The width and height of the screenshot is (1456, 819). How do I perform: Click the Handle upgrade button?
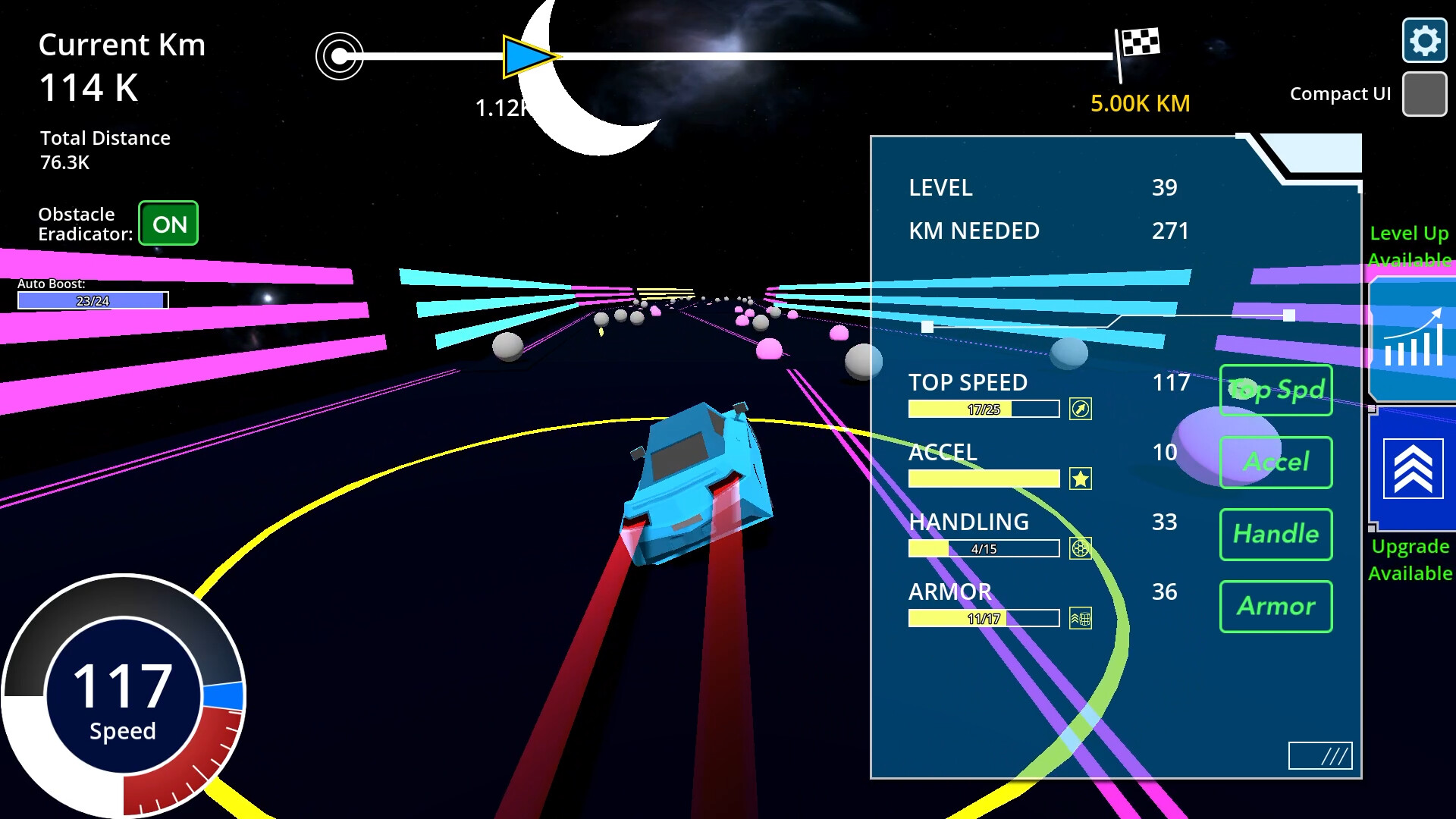coord(1276,534)
